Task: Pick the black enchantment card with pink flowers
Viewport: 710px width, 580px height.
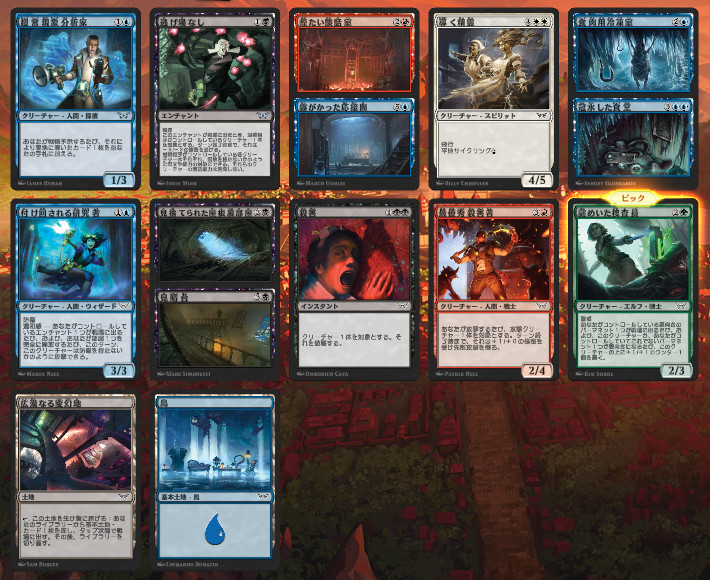Action: point(214,100)
